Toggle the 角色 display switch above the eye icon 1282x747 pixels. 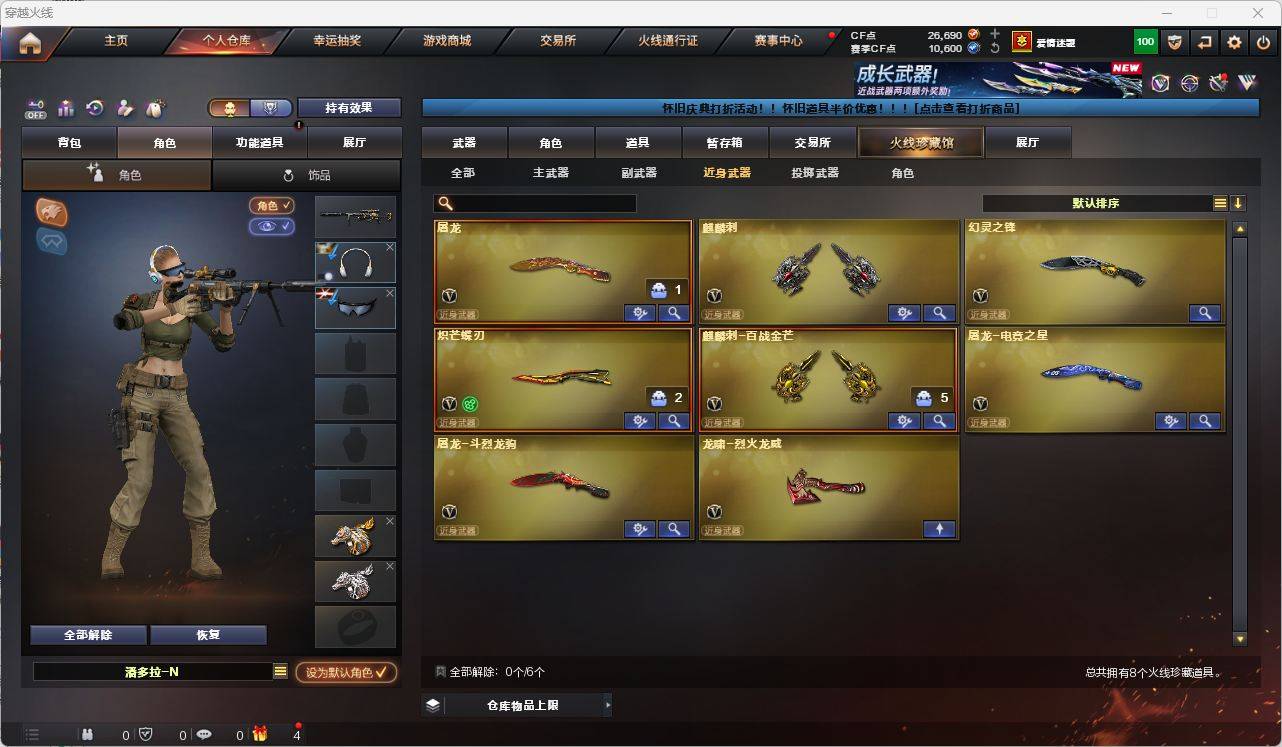tap(271, 206)
